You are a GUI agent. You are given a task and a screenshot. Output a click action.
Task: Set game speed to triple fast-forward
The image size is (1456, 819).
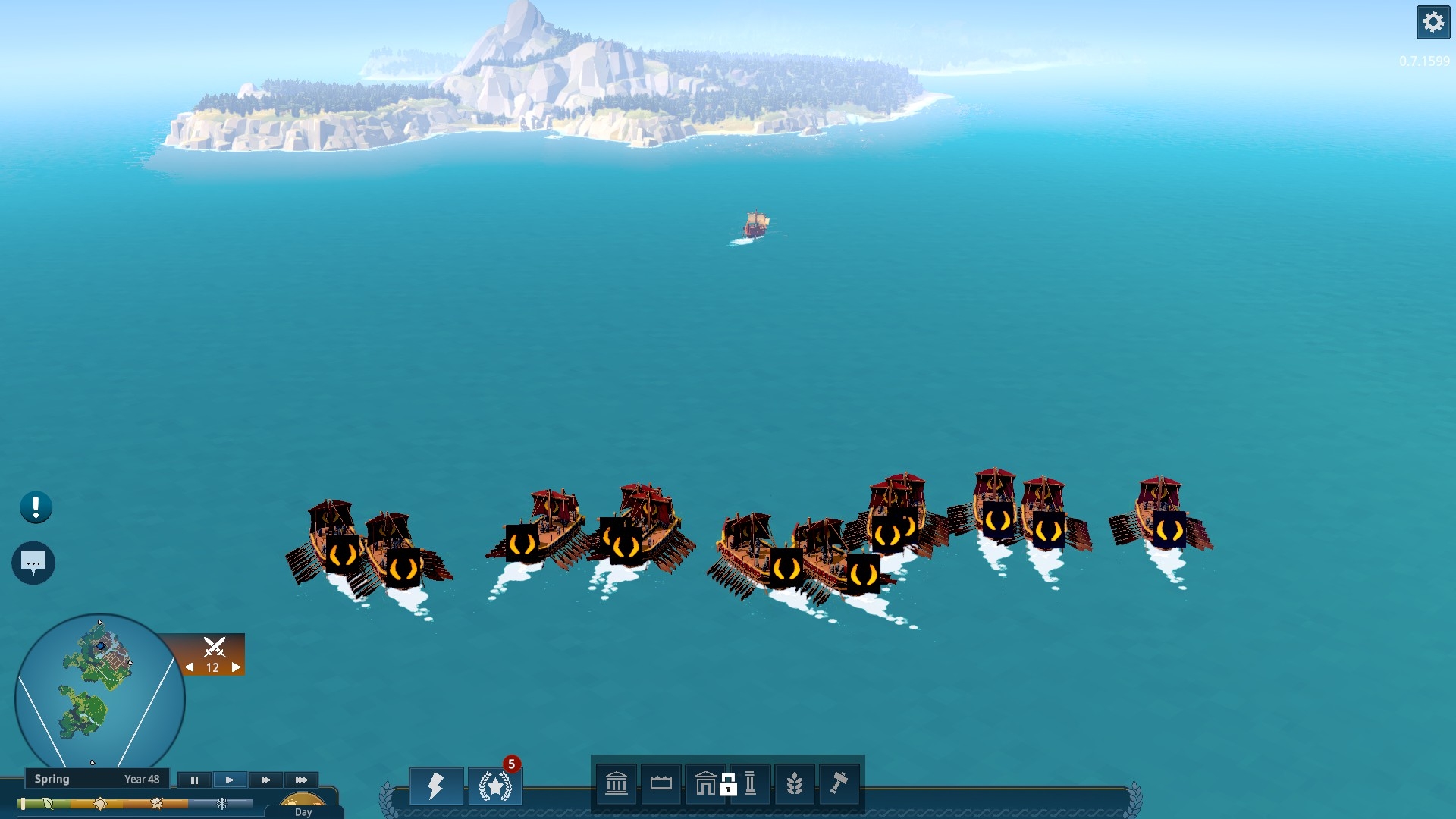[x=301, y=780]
